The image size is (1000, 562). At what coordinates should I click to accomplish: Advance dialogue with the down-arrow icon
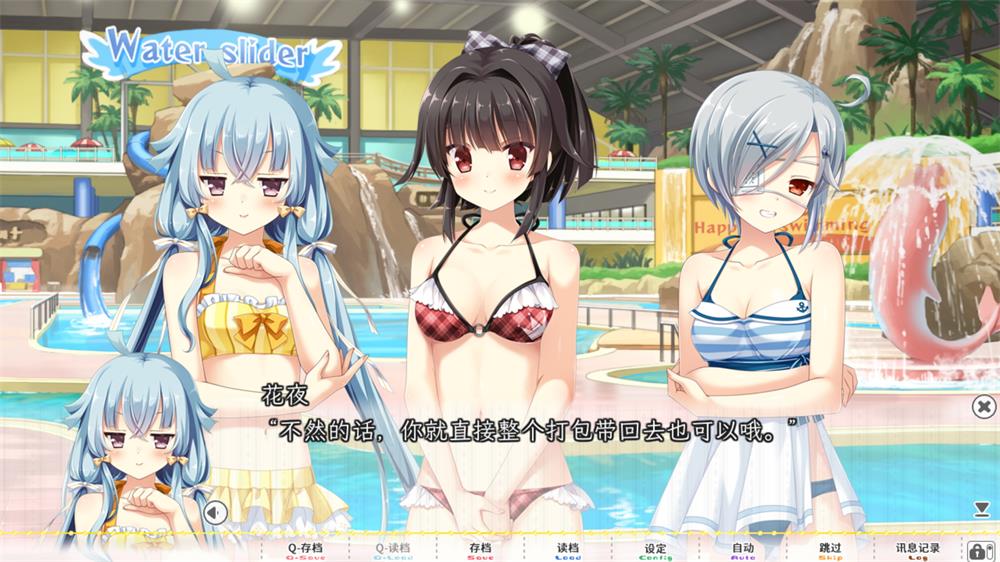982,510
